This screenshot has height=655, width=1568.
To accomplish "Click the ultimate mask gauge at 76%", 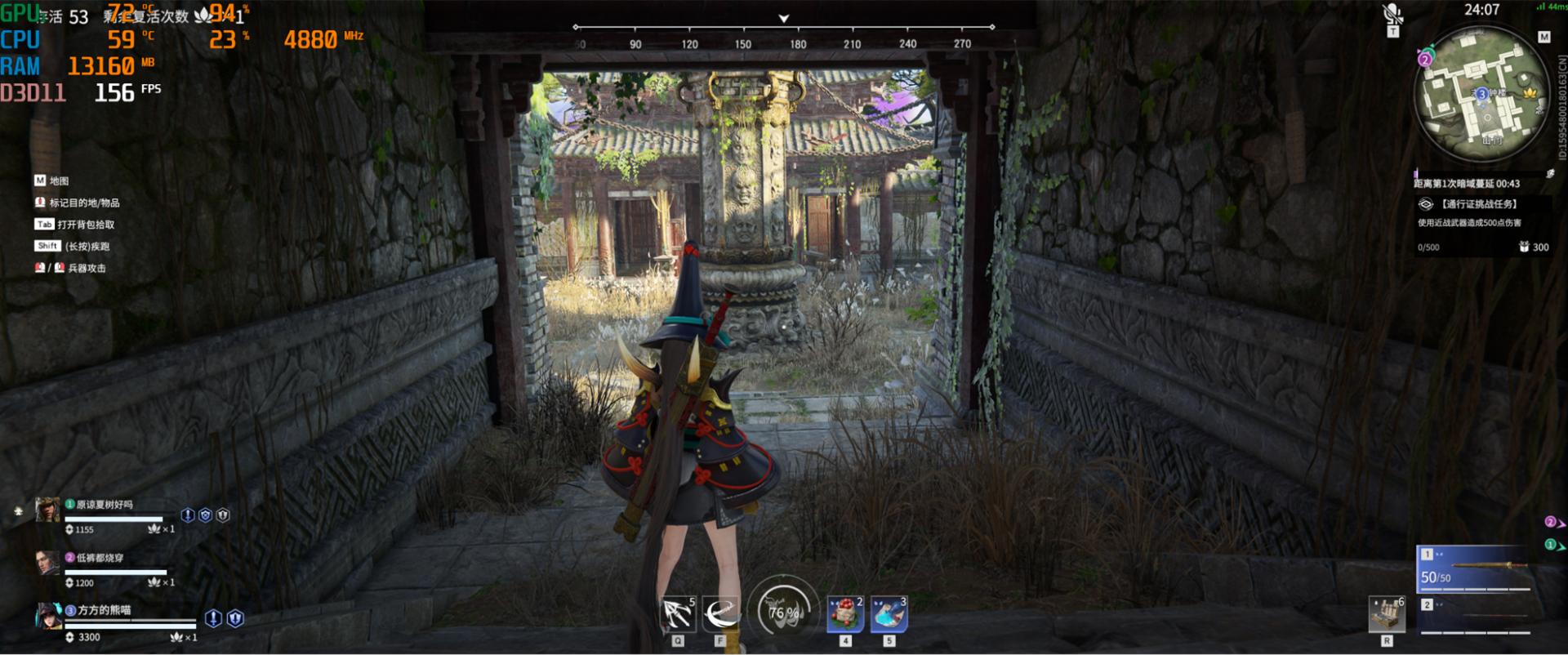I will [782, 609].
